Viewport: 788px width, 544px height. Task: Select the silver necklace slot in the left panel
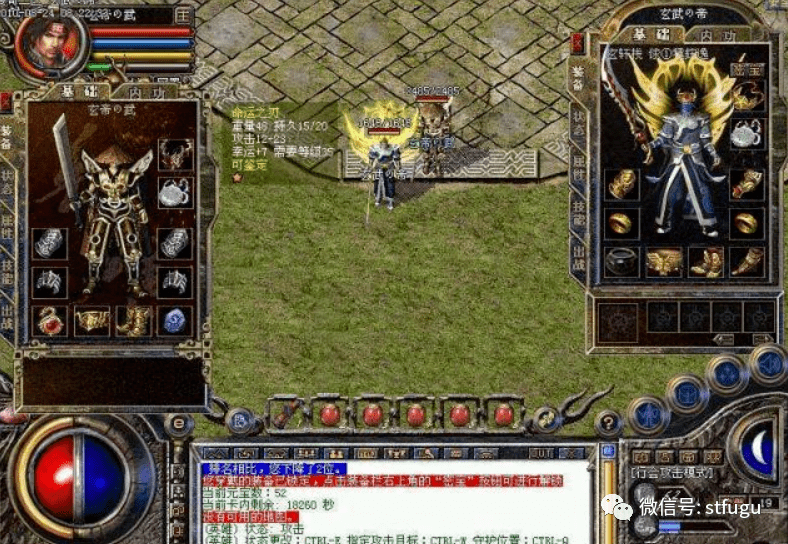coord(175,193)
